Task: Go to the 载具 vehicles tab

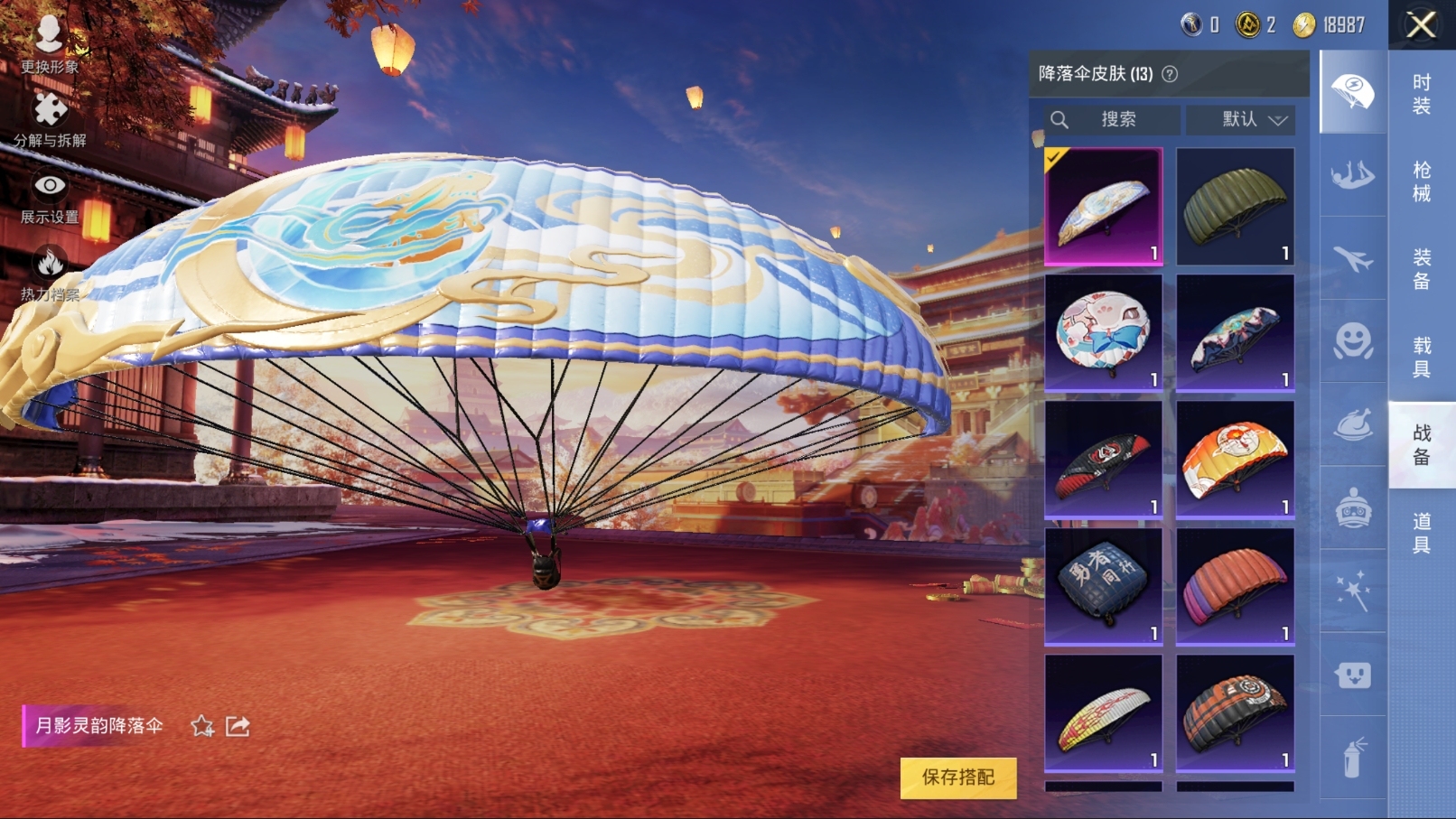Action: point(1421,357)
